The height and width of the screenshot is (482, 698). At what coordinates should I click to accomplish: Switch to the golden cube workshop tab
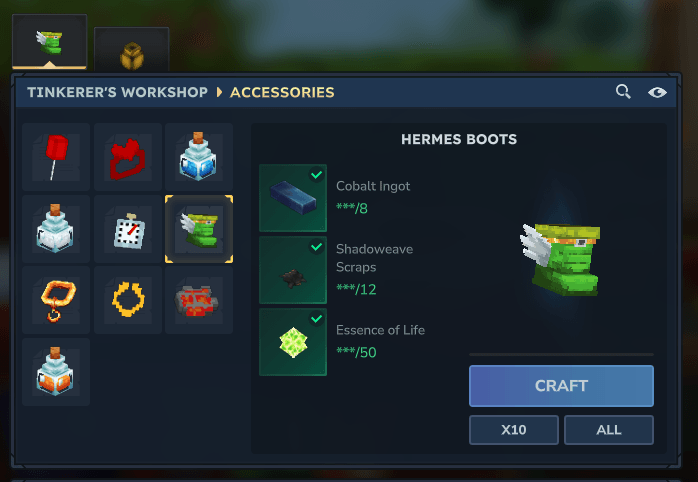tap(131, 50)
